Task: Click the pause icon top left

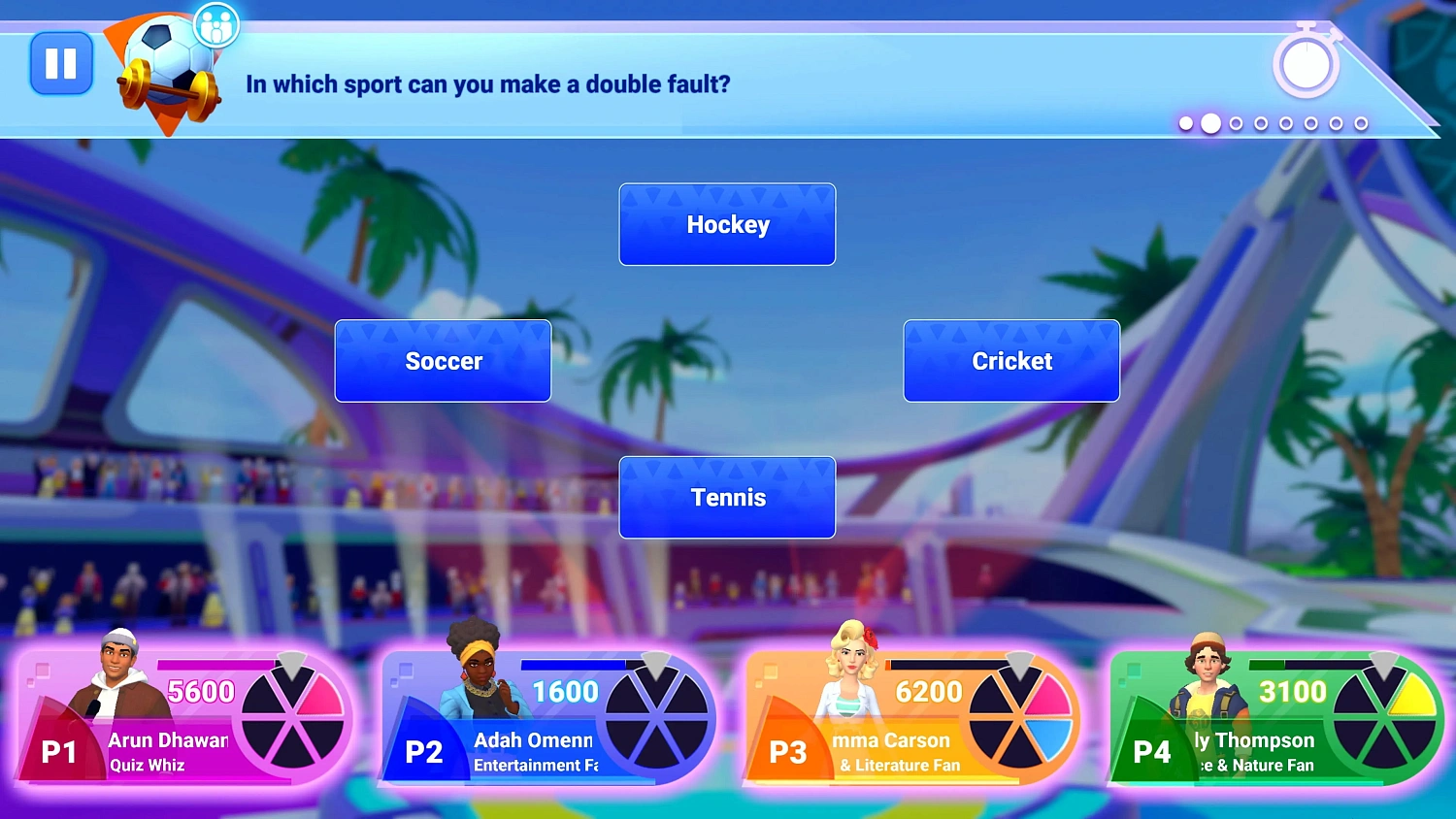Action: coord(61,64)
